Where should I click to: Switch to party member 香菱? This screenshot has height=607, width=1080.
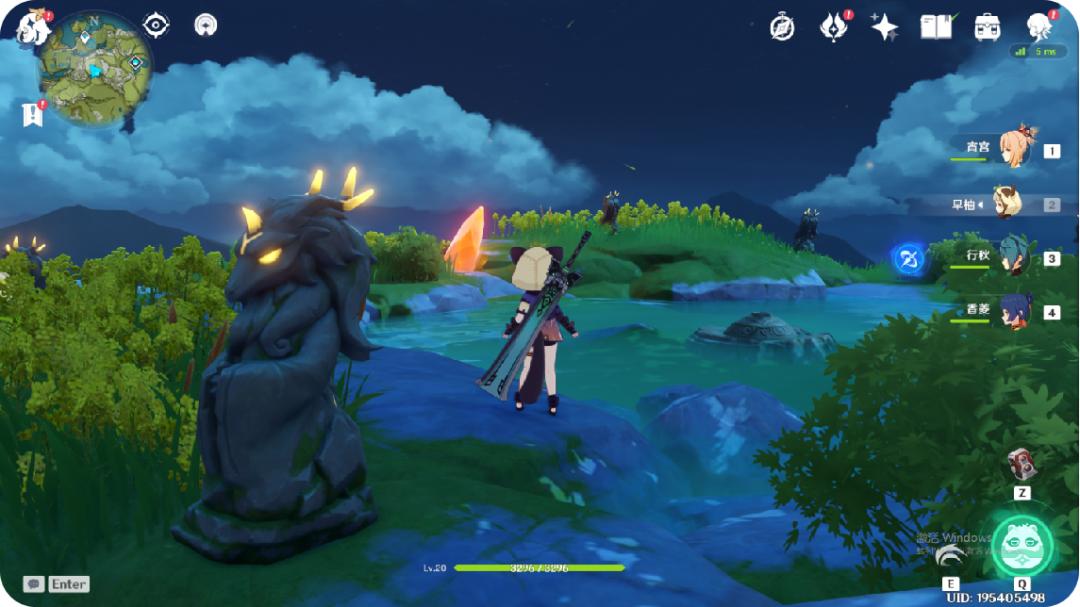tap(1015, 311)
